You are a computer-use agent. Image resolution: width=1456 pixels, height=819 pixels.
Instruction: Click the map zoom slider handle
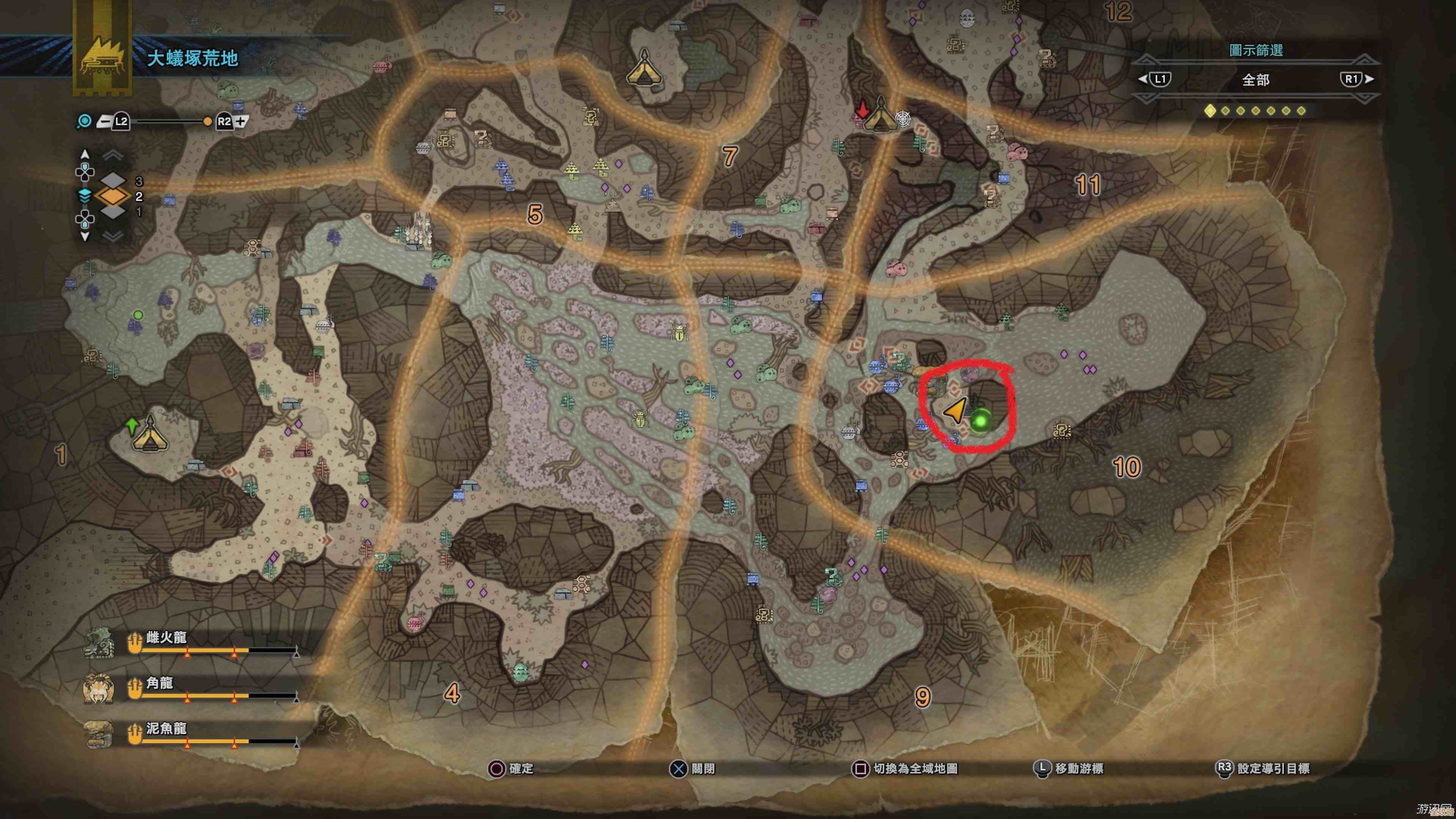207,121
